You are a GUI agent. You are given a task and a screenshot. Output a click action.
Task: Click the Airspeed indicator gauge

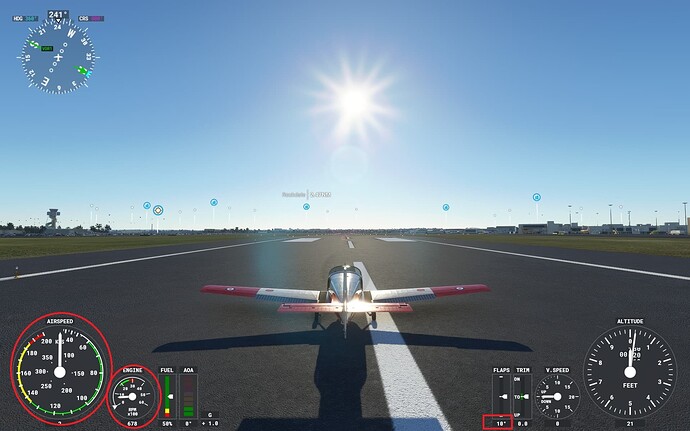click(59, 370)
